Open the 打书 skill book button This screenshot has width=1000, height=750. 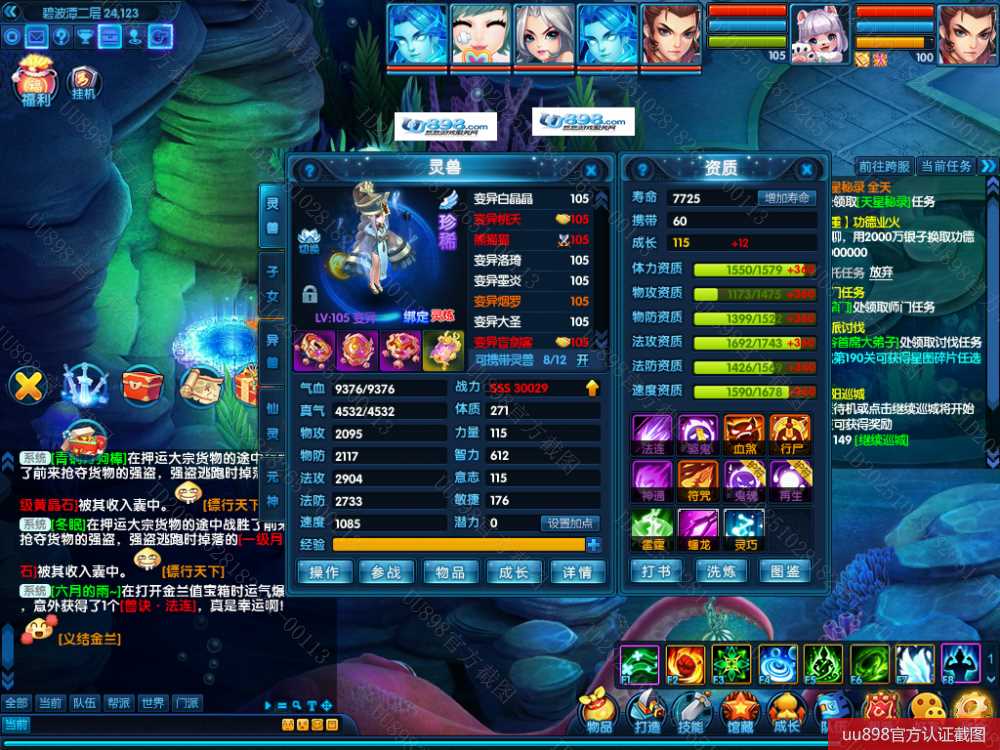tap(656, 571)
